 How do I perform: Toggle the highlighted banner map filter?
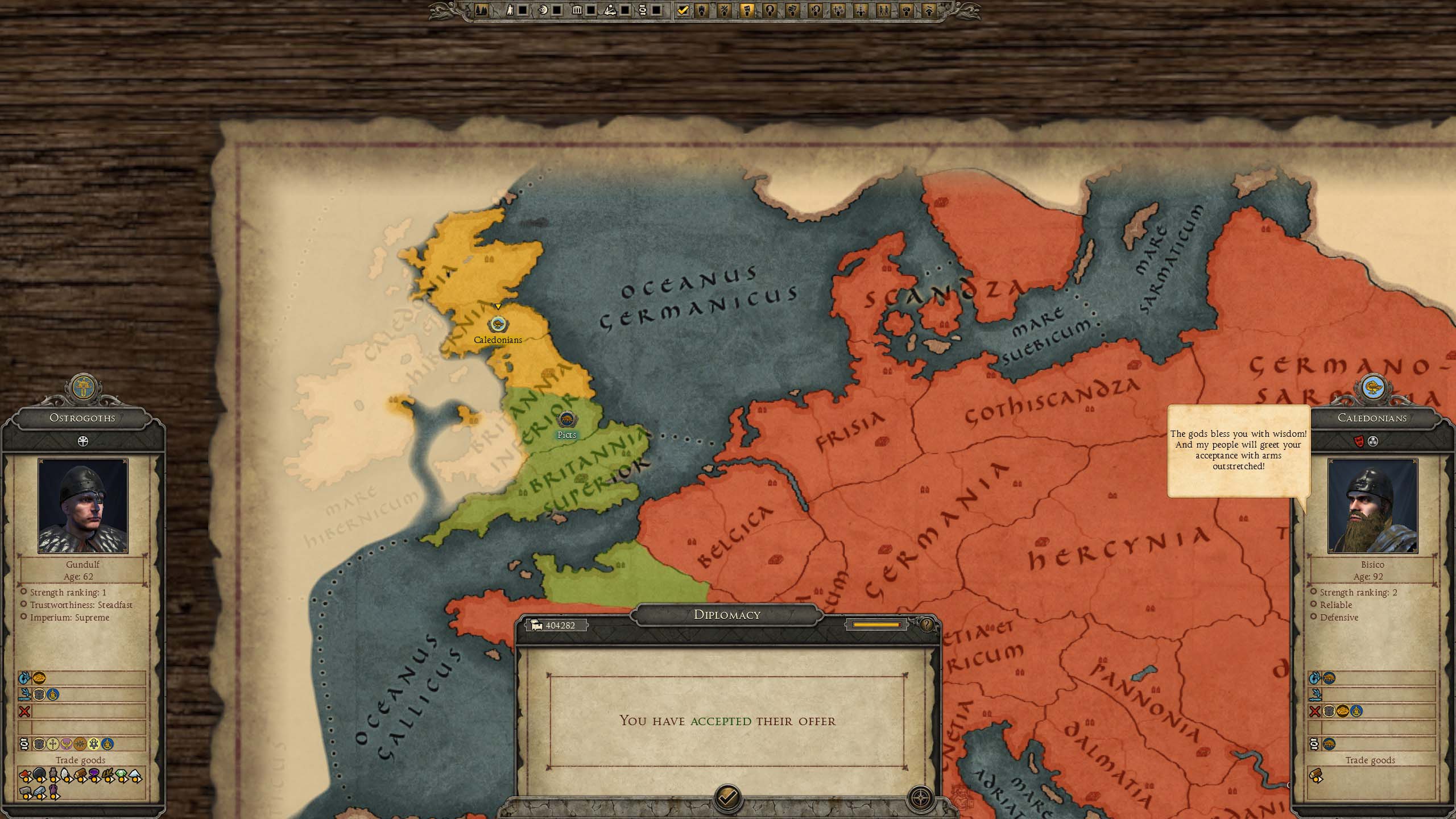[747, 10]
